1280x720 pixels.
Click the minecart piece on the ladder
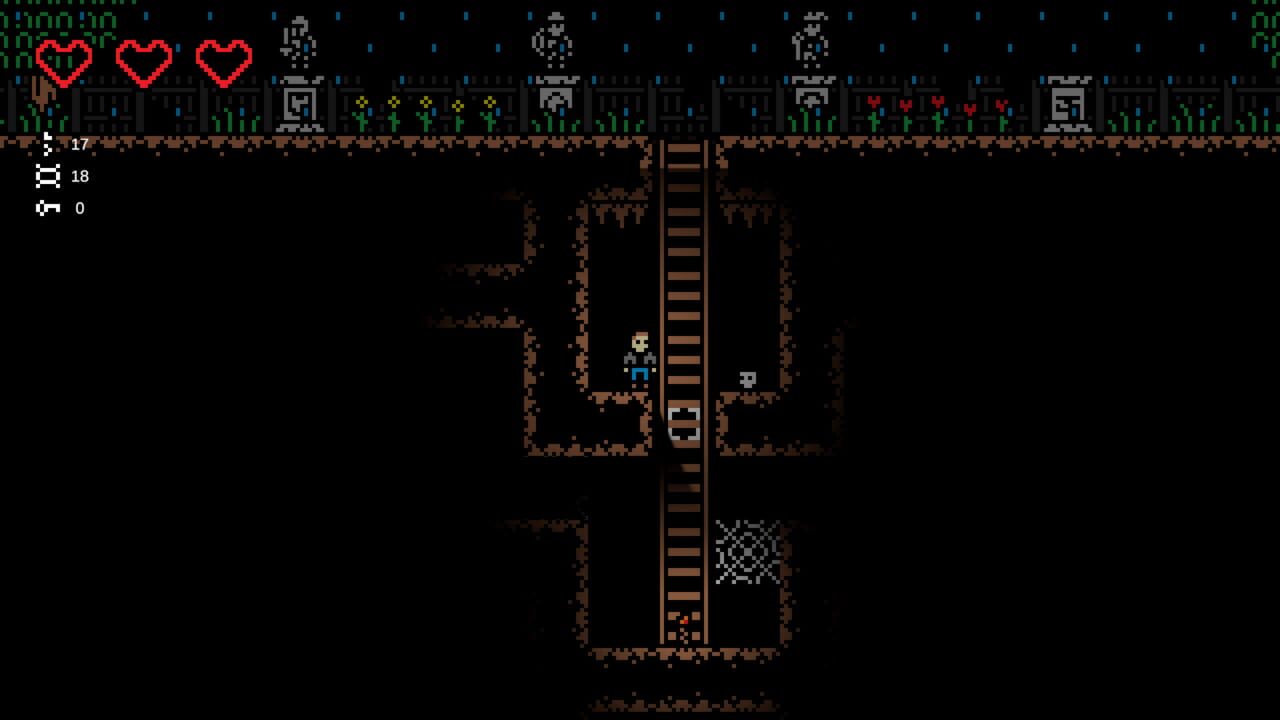click(x=683, y=424)
